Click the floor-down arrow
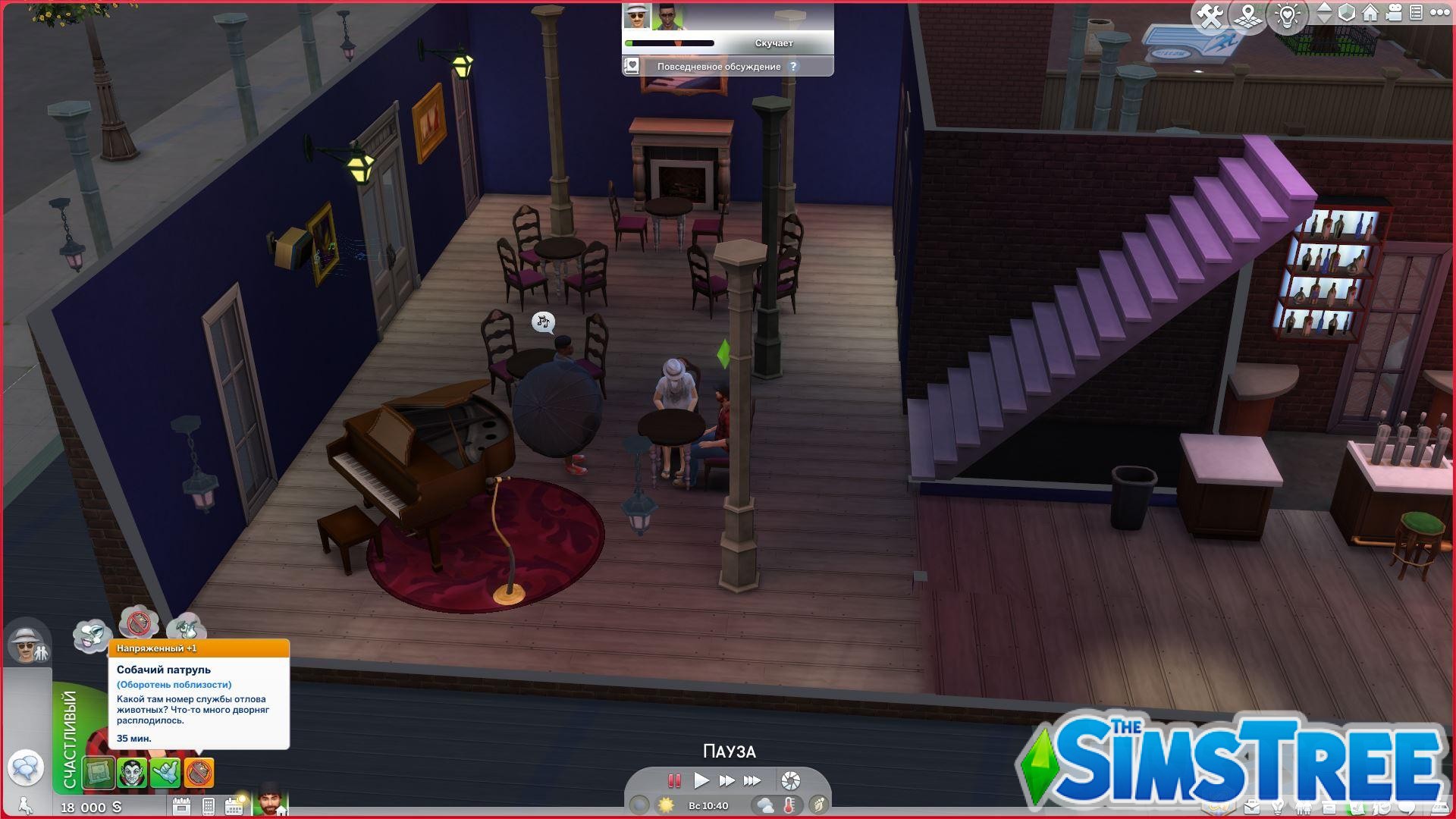Viewport: 1456px width, 819px height. pos(1325,20)
